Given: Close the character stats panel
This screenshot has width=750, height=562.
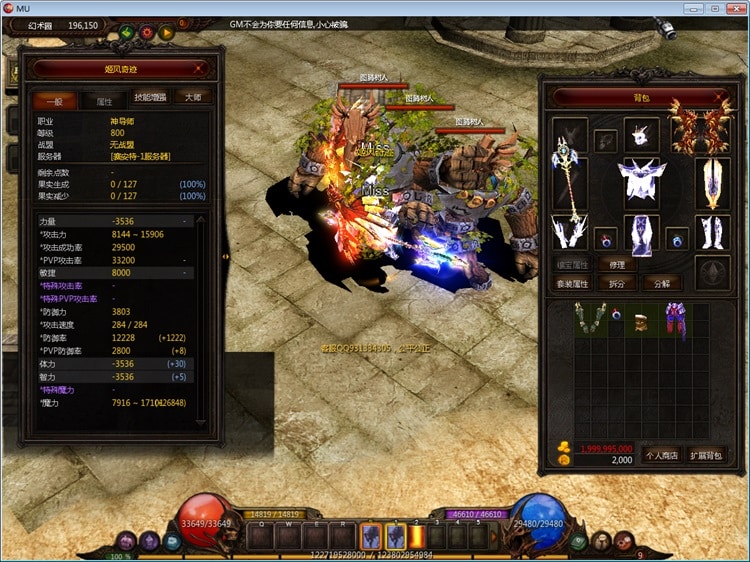Looking at the screenshot, I should coord(200,68).
